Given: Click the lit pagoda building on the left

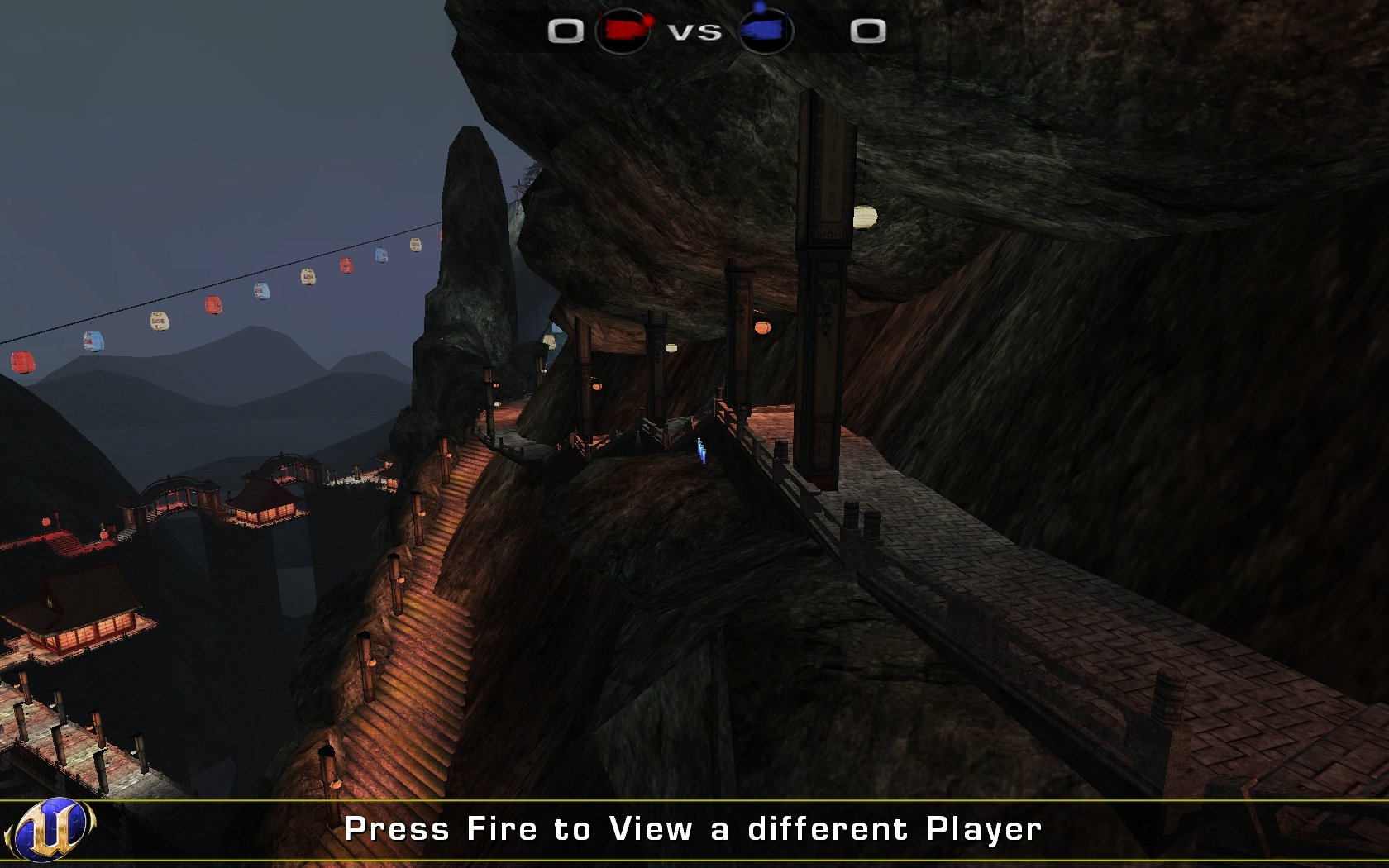Looking at the screenshot, I should pos(83,628).
